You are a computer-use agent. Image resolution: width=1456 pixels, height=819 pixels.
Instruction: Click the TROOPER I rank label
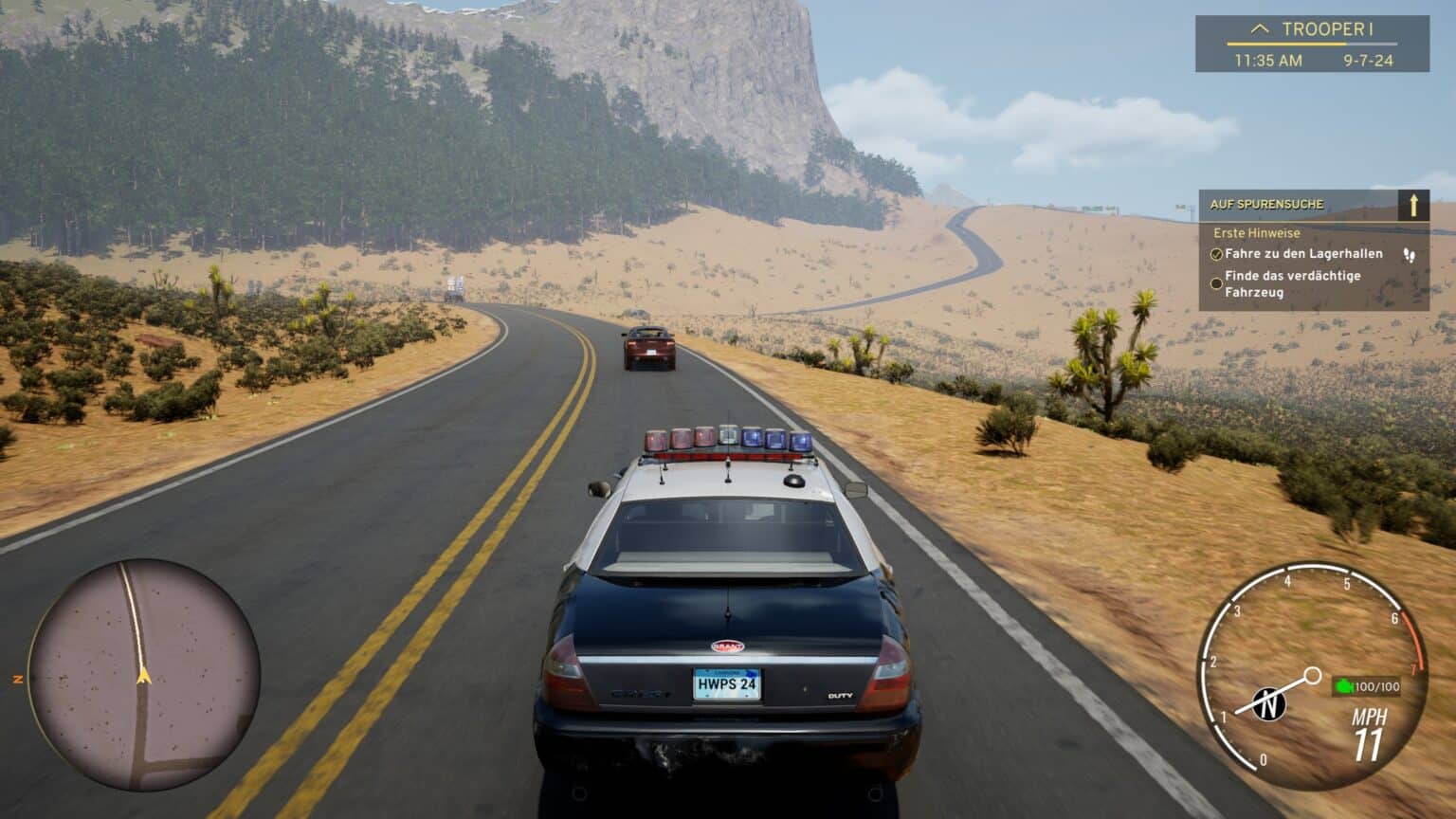[1327, 29]
